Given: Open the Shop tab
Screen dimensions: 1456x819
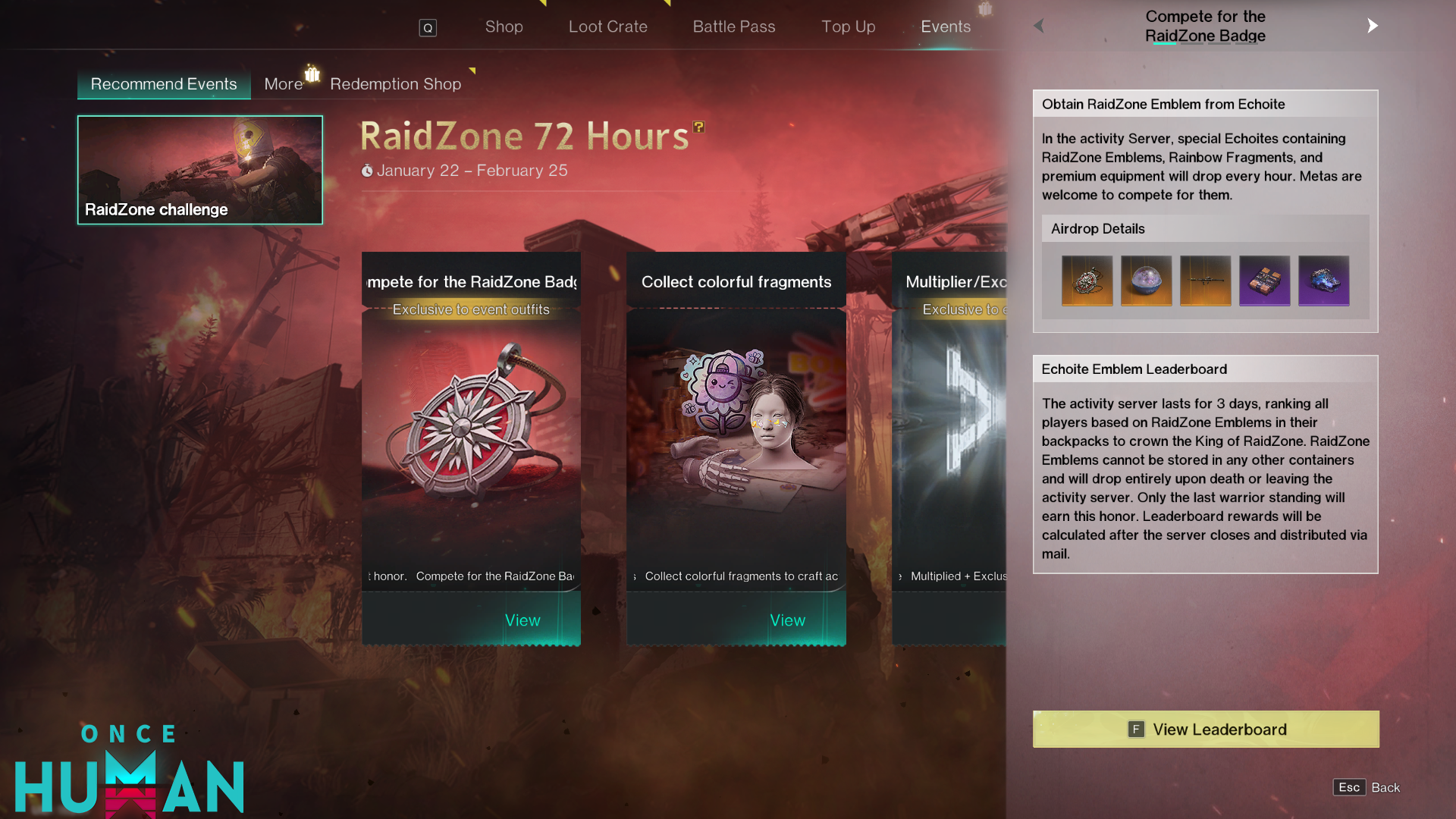Looking at the screenshot, I should pyautogui.click(x=504, y=27).
